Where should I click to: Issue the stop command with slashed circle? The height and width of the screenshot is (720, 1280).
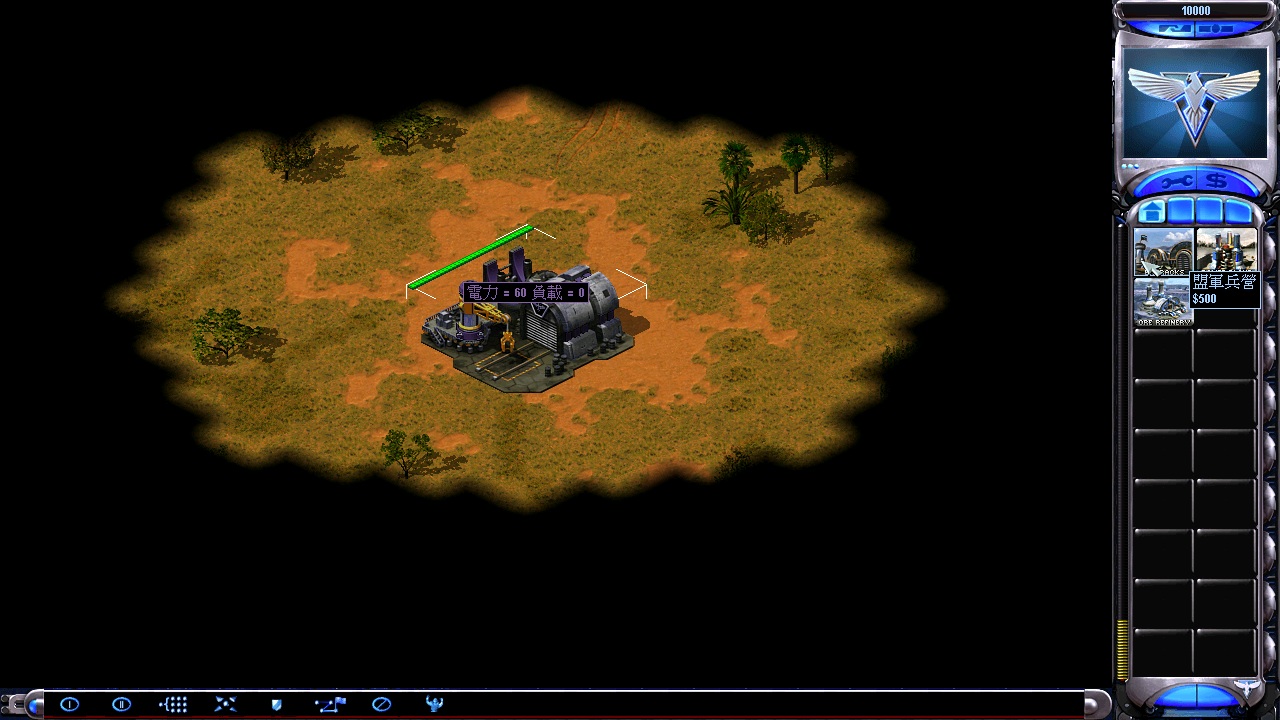pos(381,704)
